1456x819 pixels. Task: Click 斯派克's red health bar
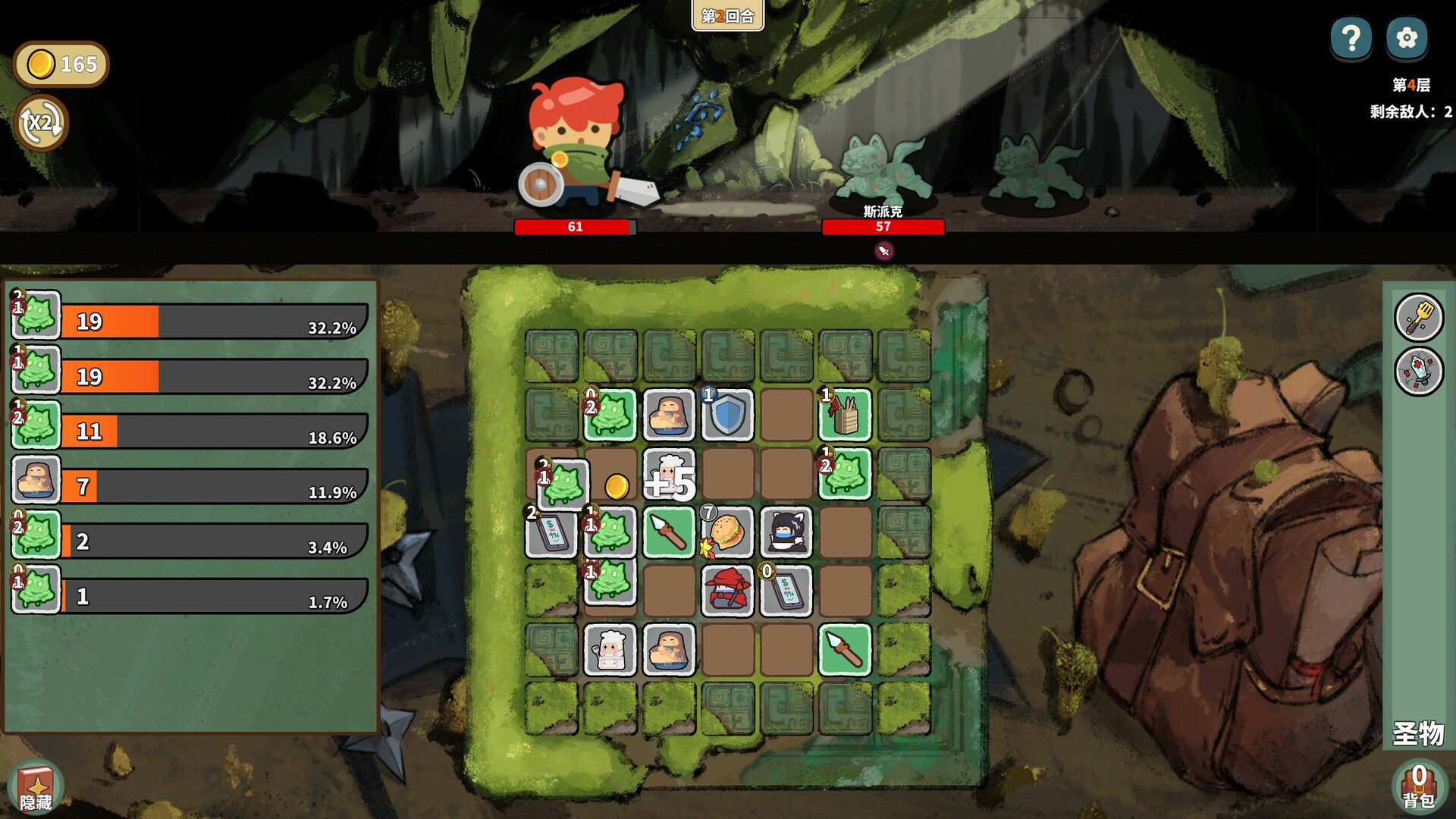[x=883, y=227]
